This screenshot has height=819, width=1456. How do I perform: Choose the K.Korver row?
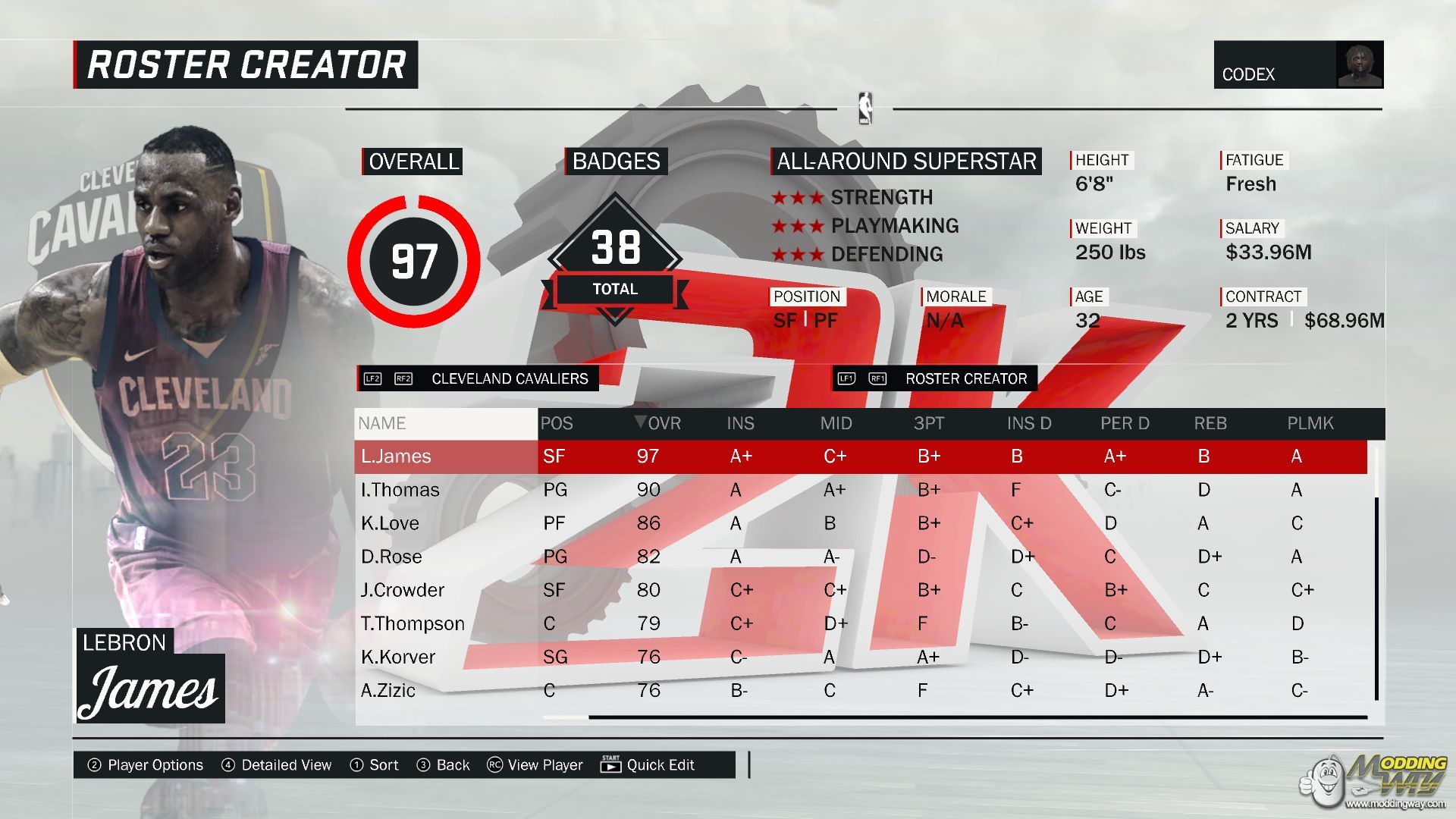tap(398, 657)
